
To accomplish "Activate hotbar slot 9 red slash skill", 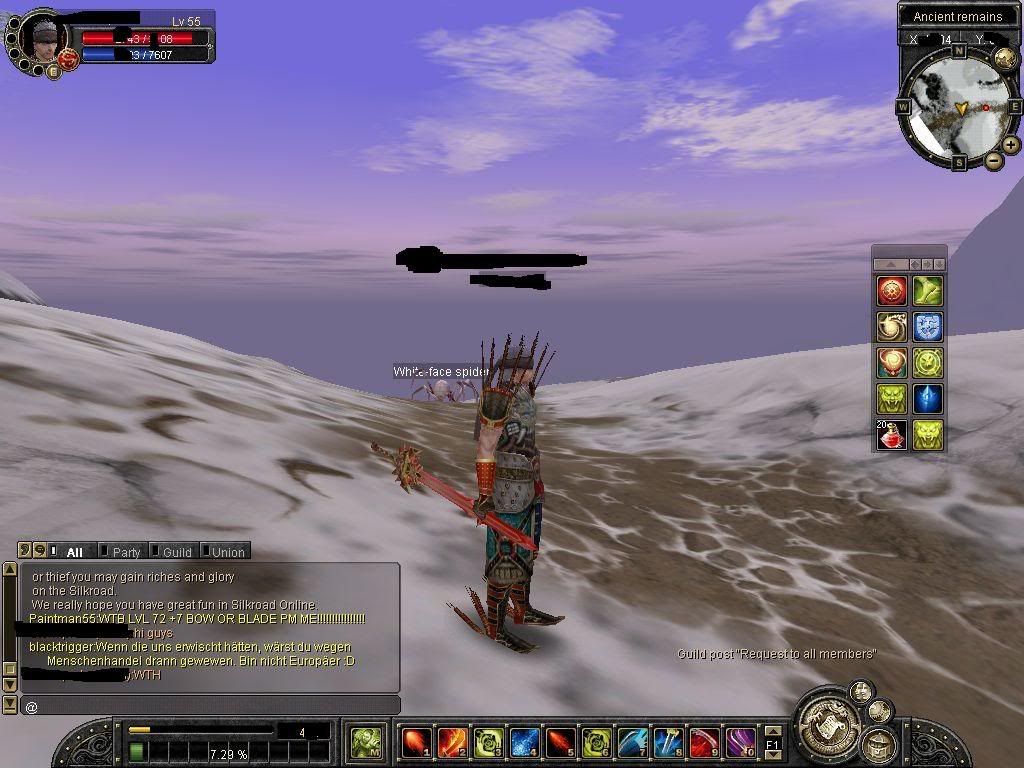I will [705, 743].
